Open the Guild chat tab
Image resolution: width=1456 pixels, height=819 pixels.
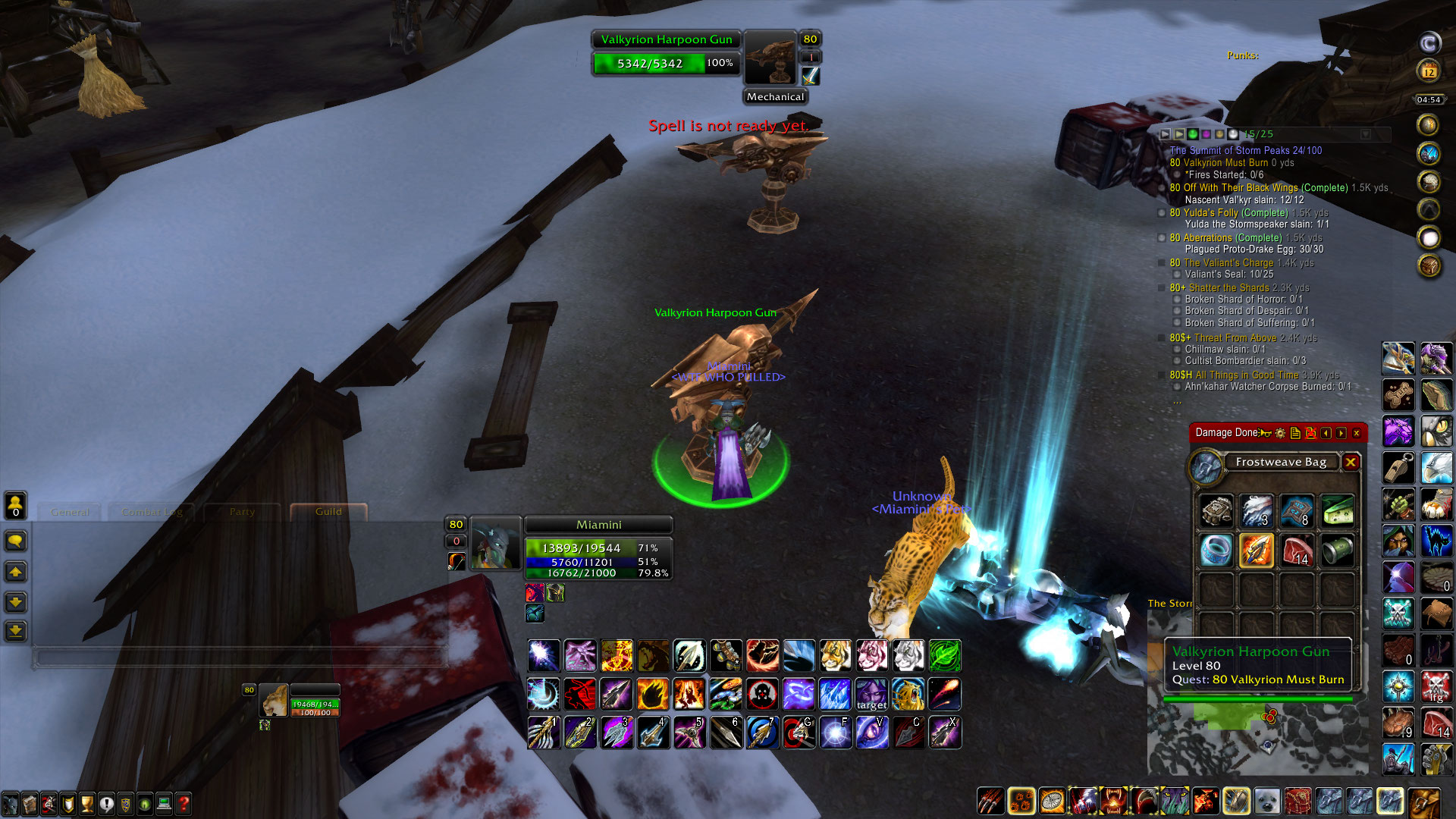(326, 511)
